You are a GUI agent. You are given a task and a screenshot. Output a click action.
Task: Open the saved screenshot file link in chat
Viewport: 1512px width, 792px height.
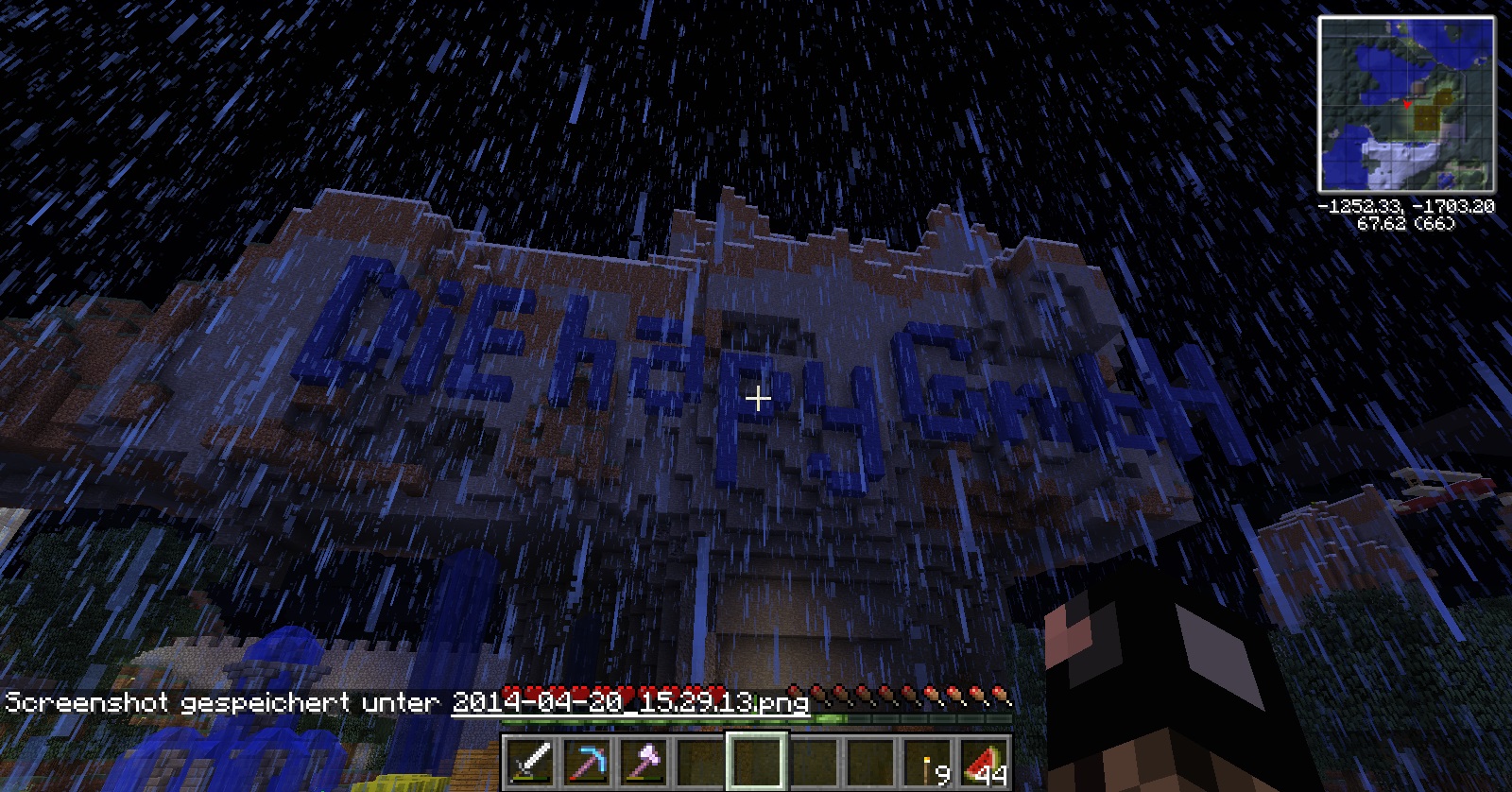coord(629,702)
